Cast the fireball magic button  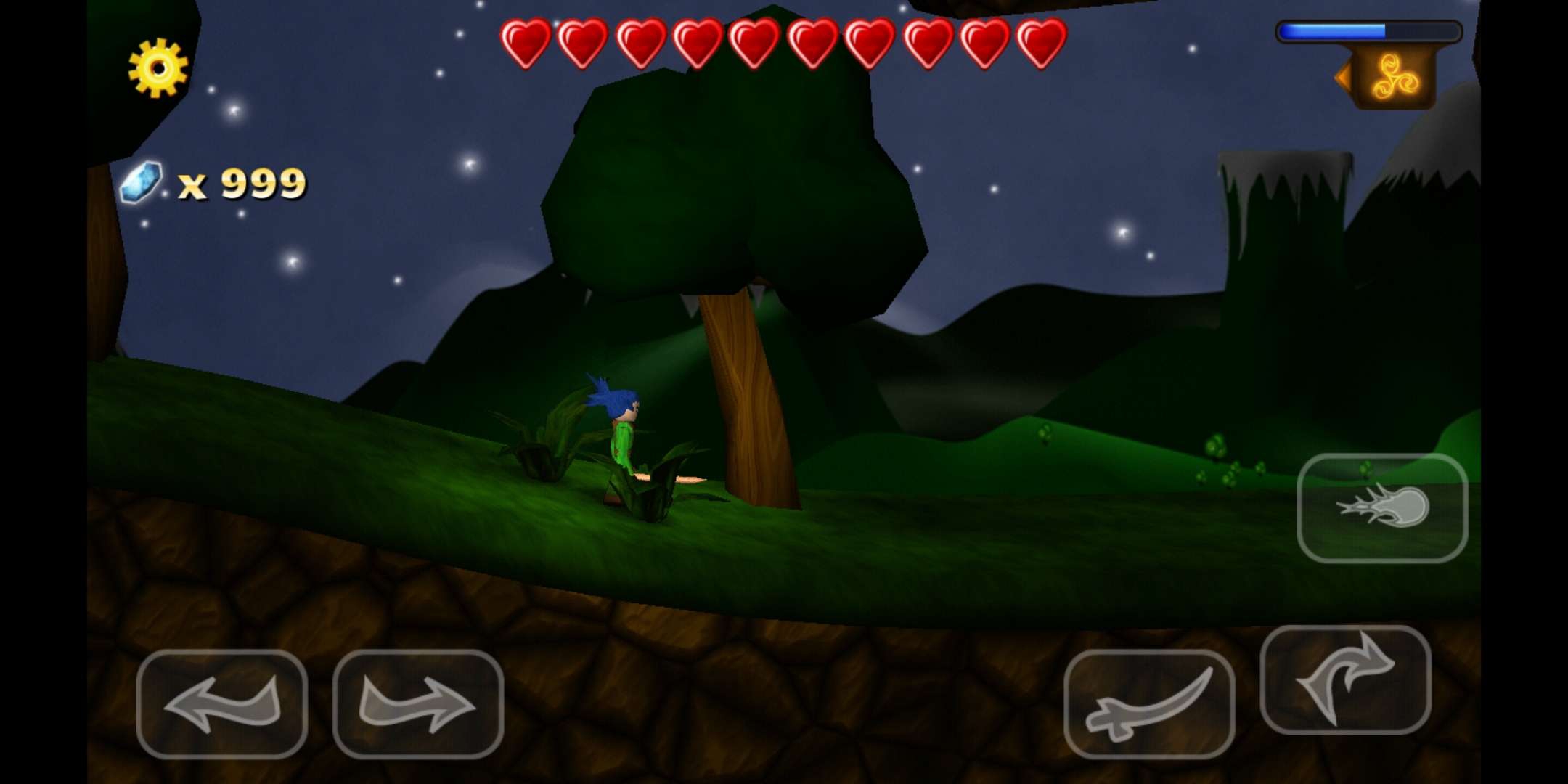coord(1382,507)
